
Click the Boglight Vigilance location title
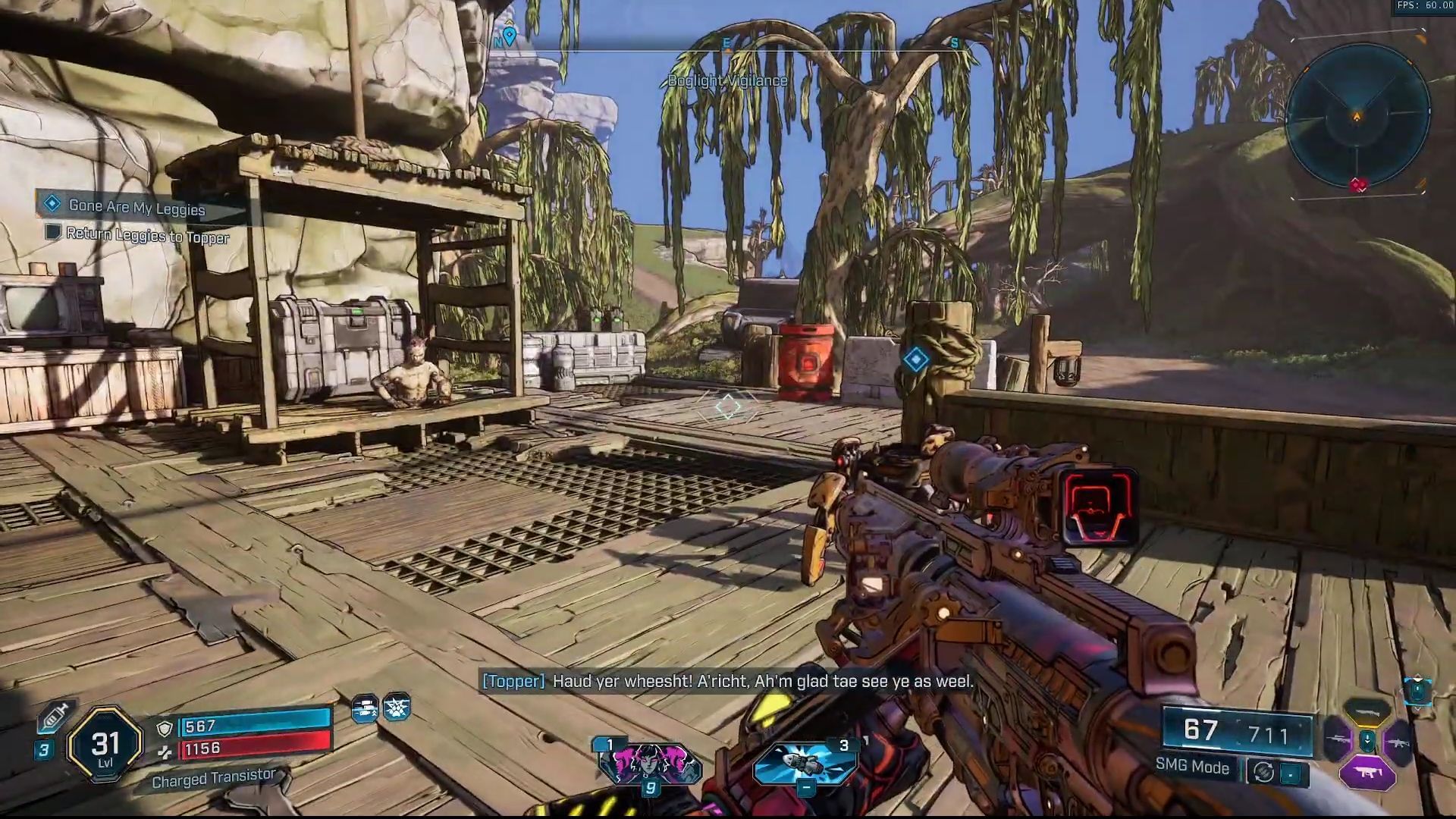[x=730, y=80]
